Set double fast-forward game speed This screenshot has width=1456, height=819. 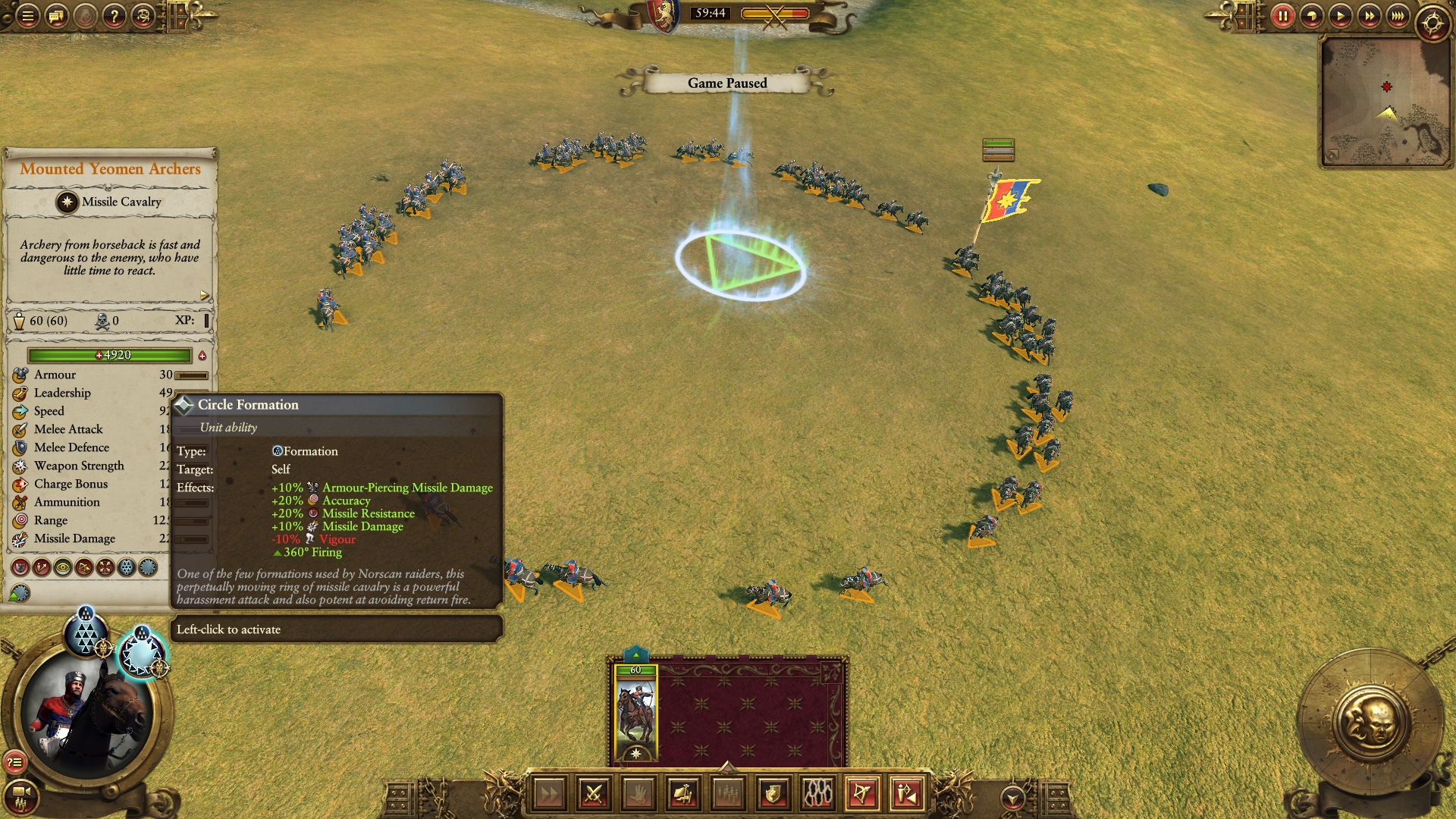(x=1369, y=15)
